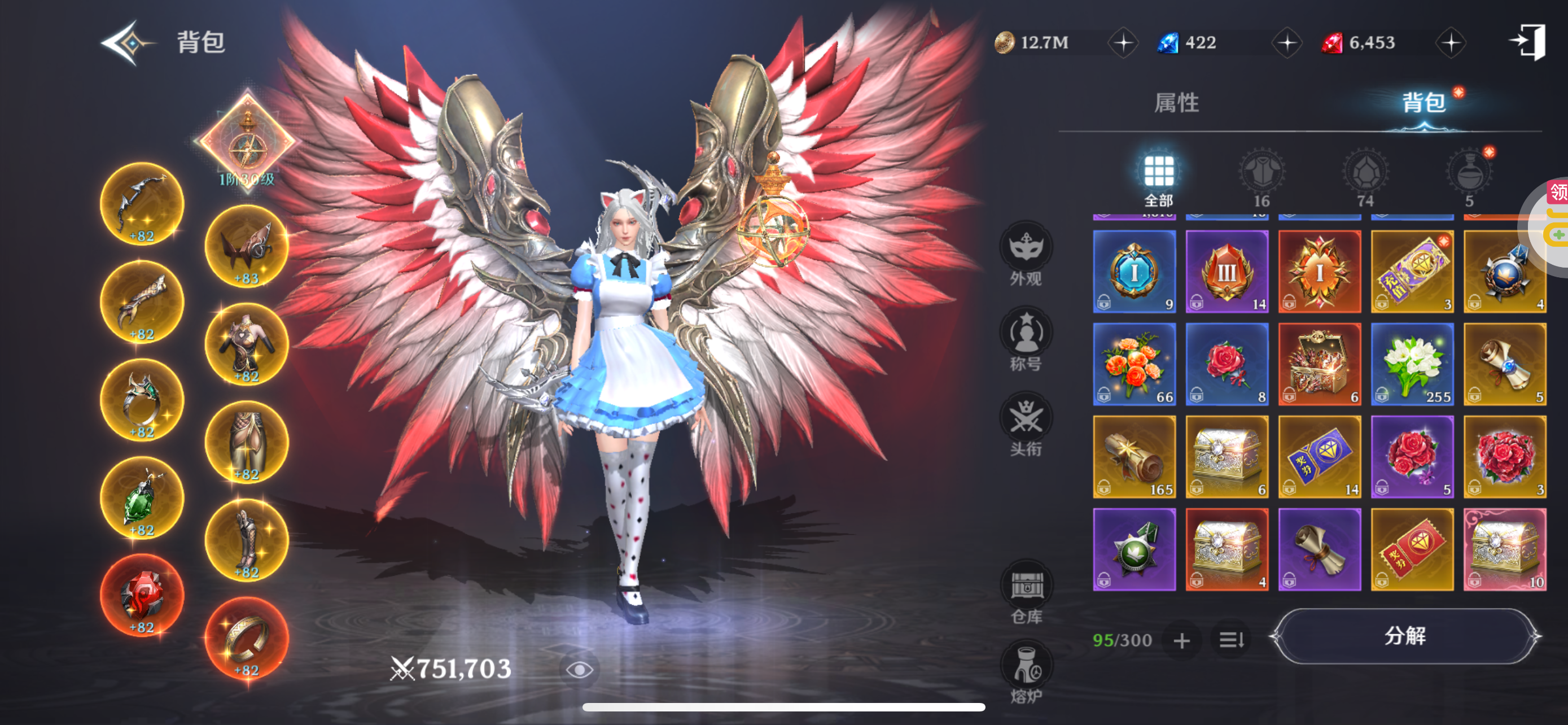Add red gems with the plus button

click(x=1451, y=43)
